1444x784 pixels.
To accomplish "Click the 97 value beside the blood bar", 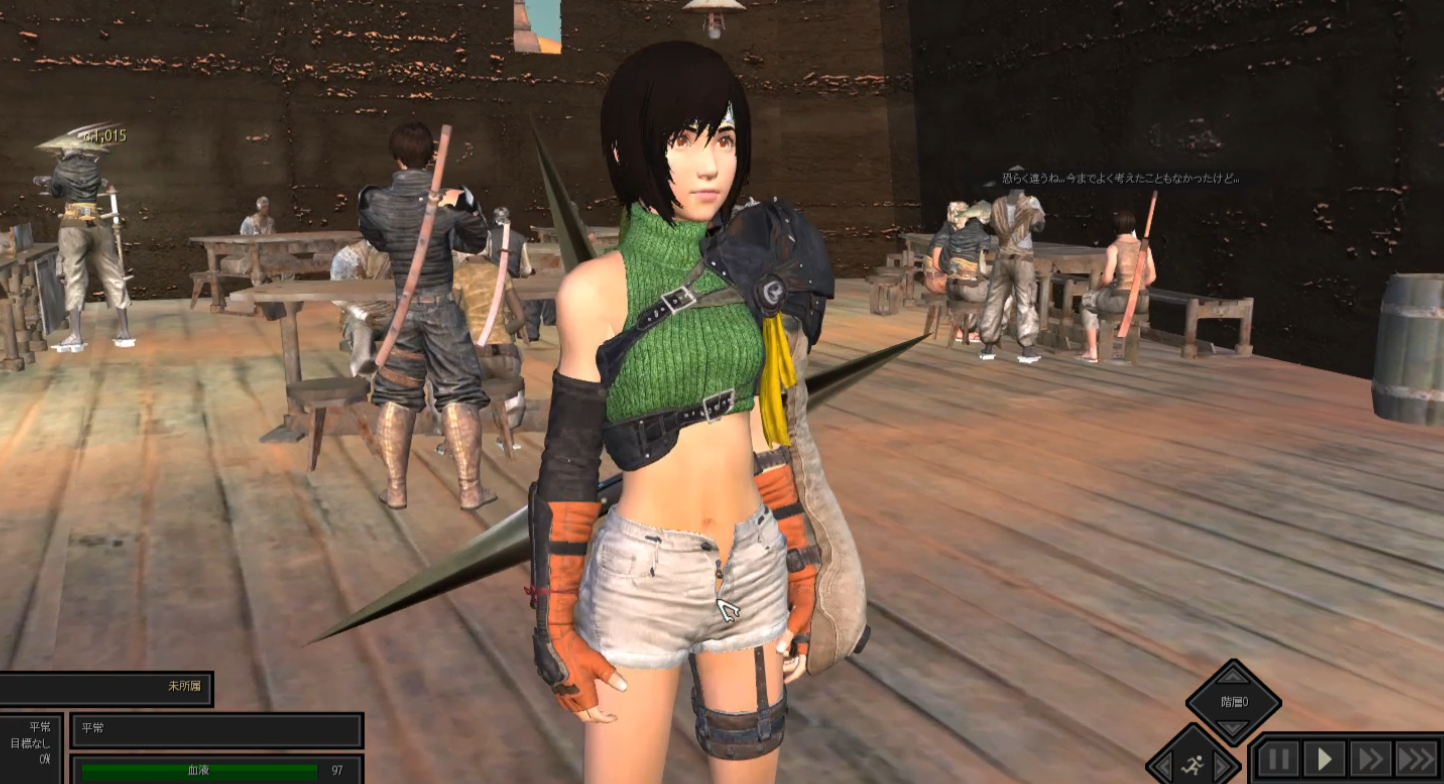I will 337,771.
